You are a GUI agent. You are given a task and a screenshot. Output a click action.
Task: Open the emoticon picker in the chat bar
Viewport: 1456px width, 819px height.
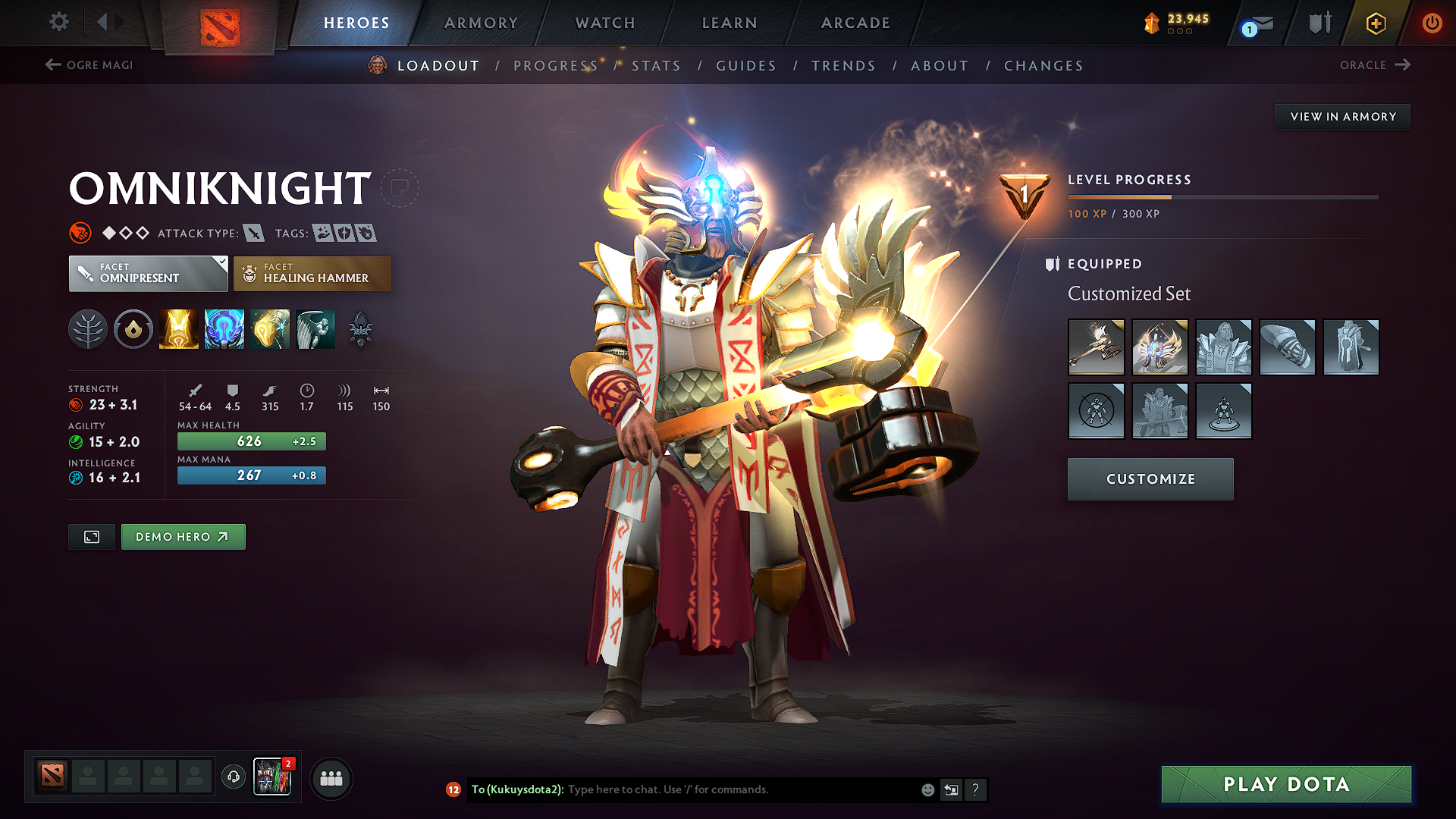[x=927, y=789]
